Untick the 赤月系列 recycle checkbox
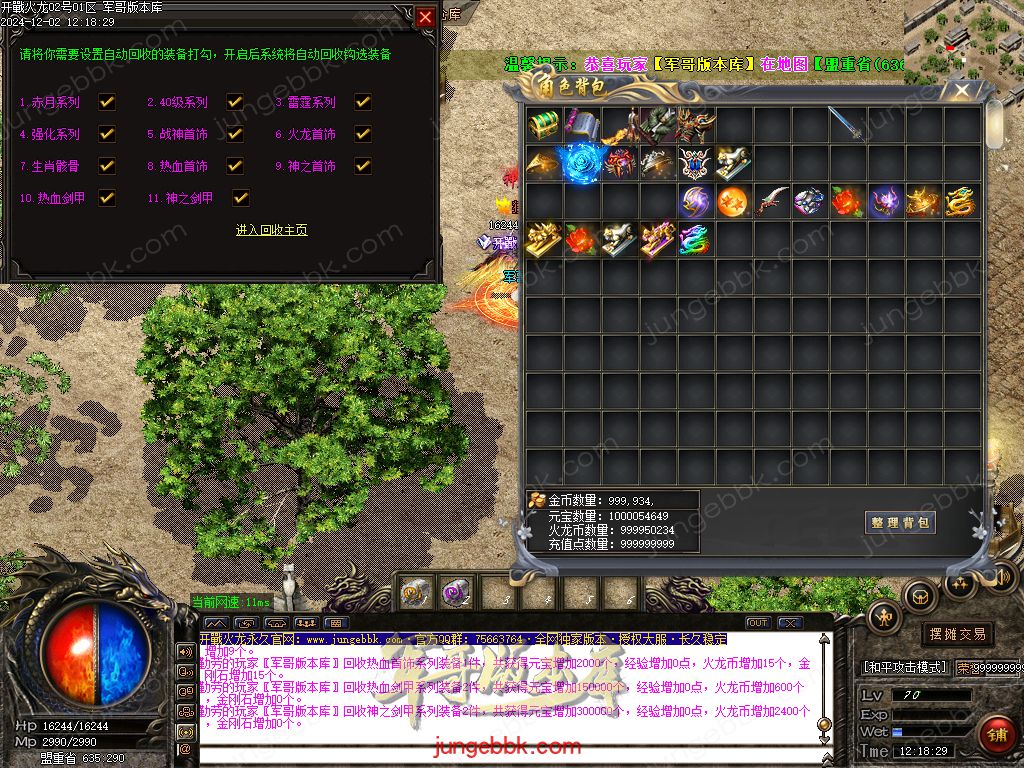Viewport: 1024px width, 768px height. [107, 102]
